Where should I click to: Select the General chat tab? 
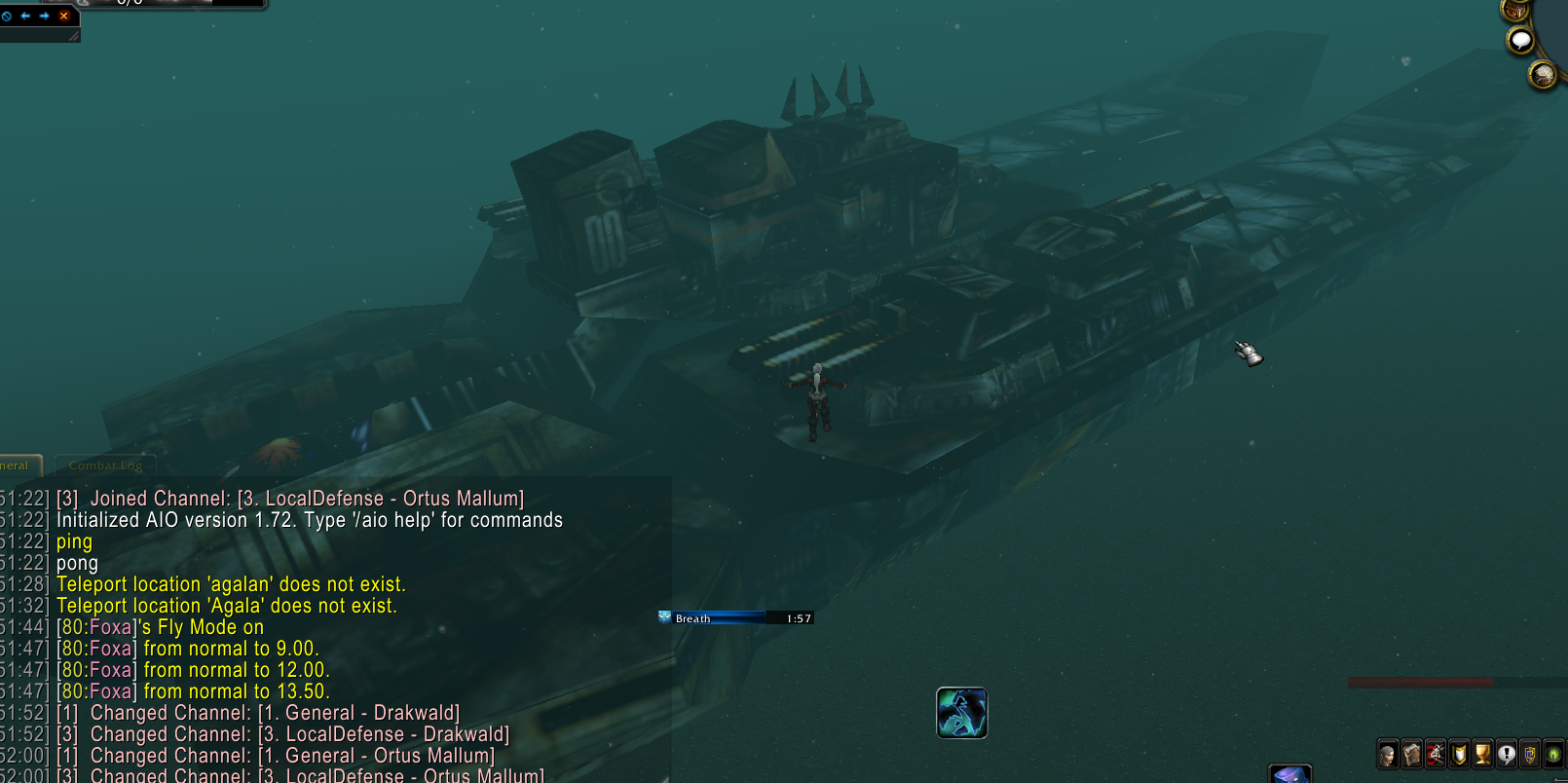point(18,466)
